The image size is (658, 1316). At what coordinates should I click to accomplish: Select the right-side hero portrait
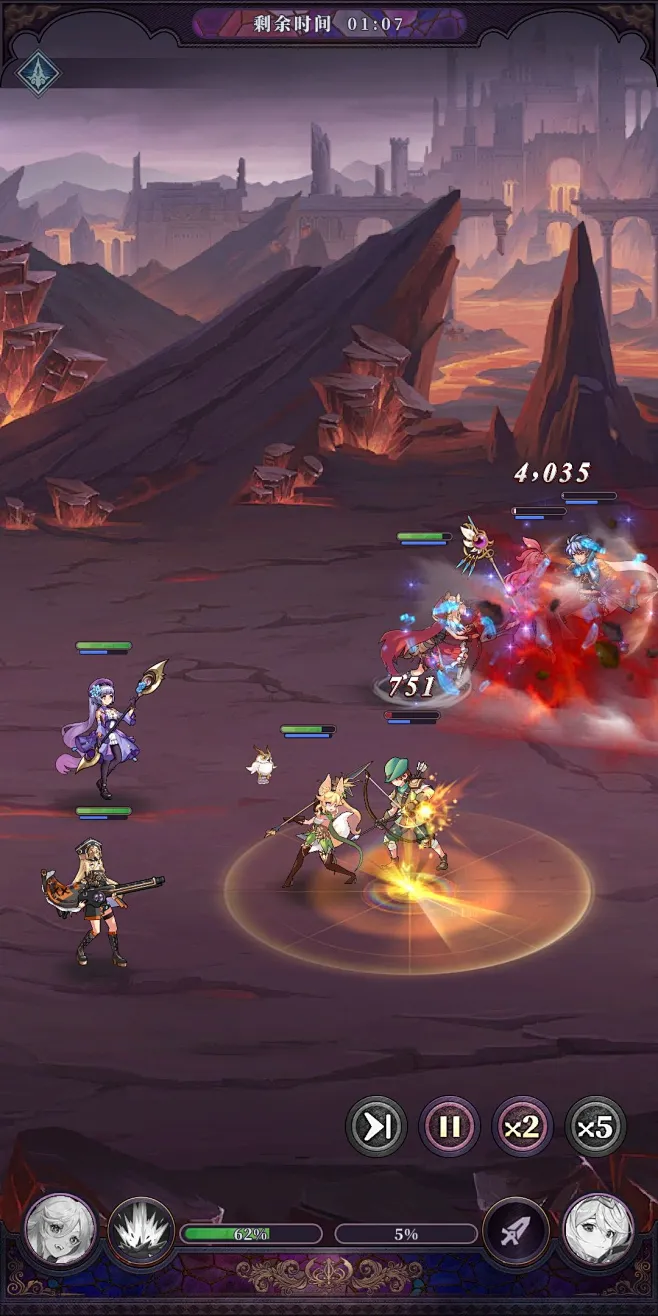(597, 1229)
